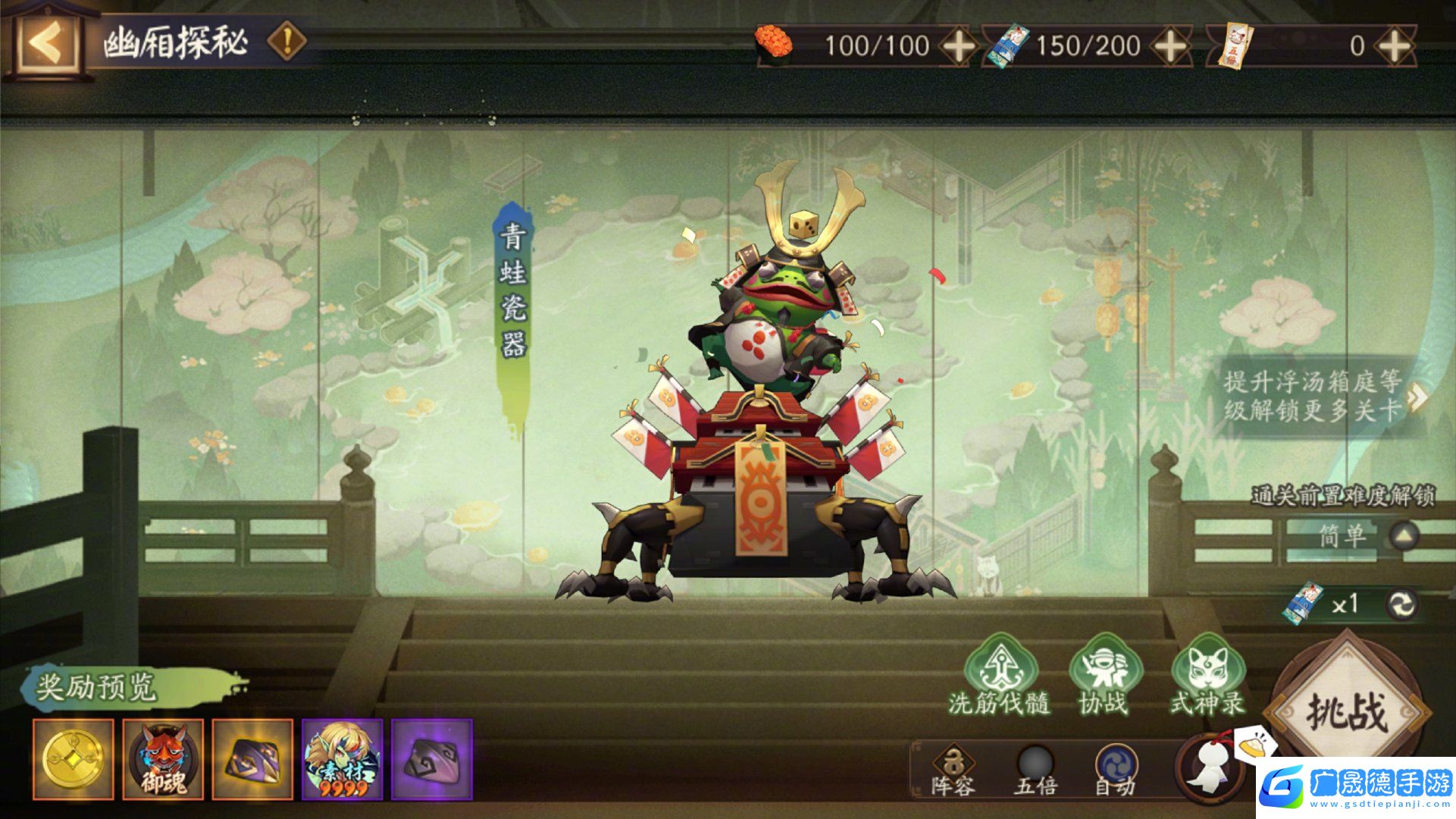Click the ticket cost refresh arrows
The height and width of the screenshot is (819, 1456).
[1402, 604]
